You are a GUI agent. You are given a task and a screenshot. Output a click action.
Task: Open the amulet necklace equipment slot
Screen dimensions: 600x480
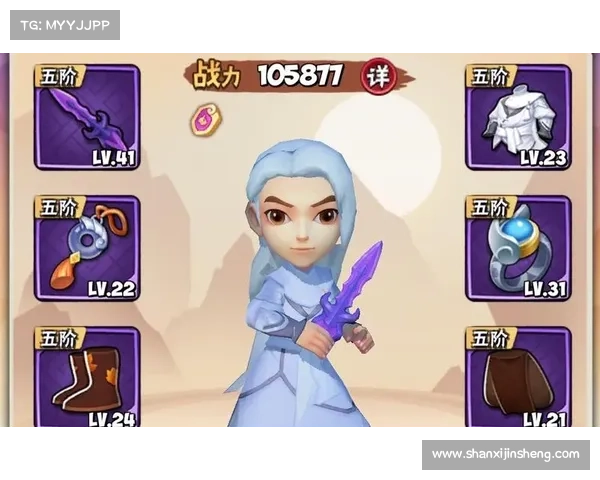tap(87, 249)
